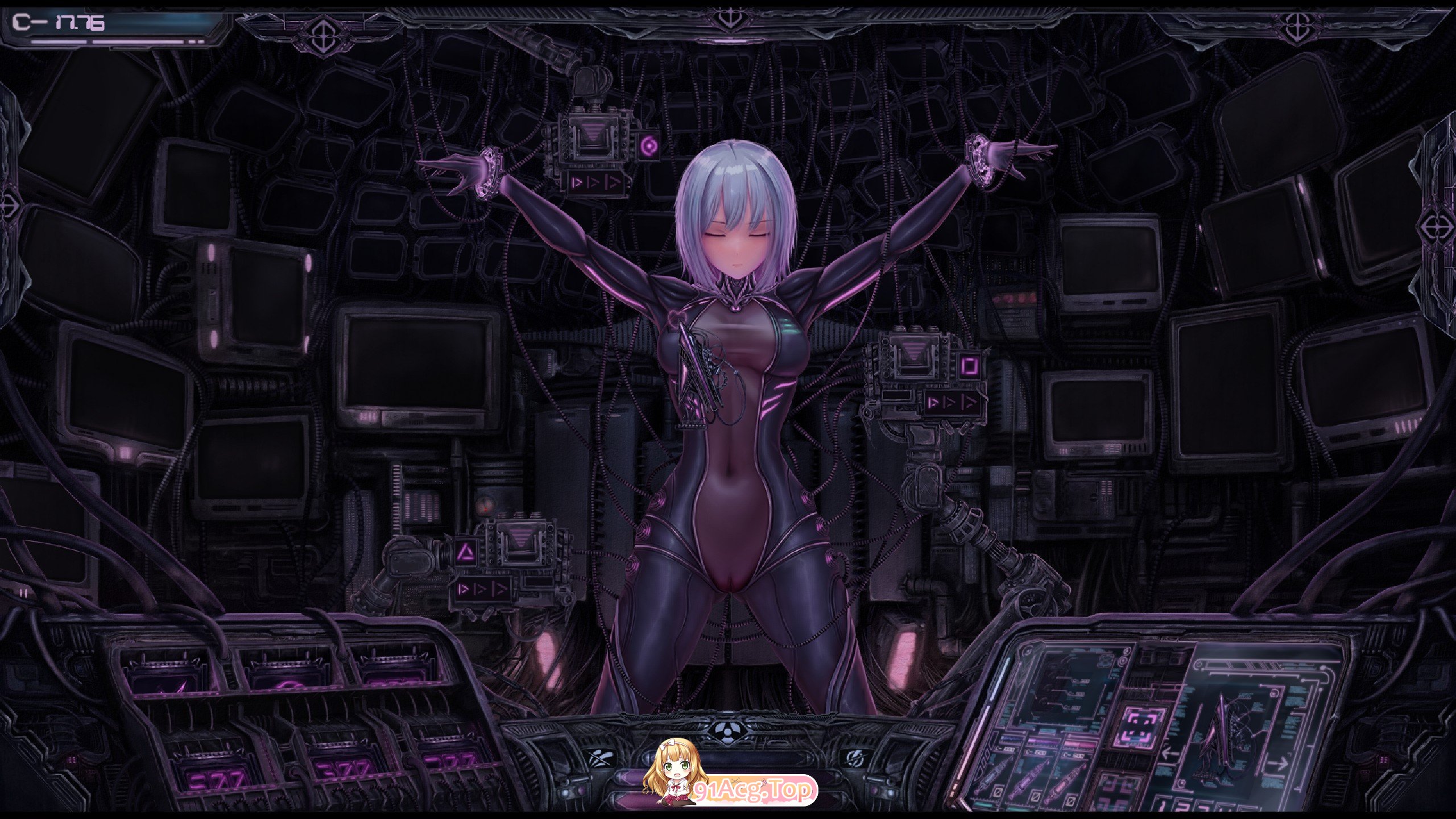Select the purple square module icon on the right device
Viewport: 1456px width, 819px height.
click(x=970, y=367)
